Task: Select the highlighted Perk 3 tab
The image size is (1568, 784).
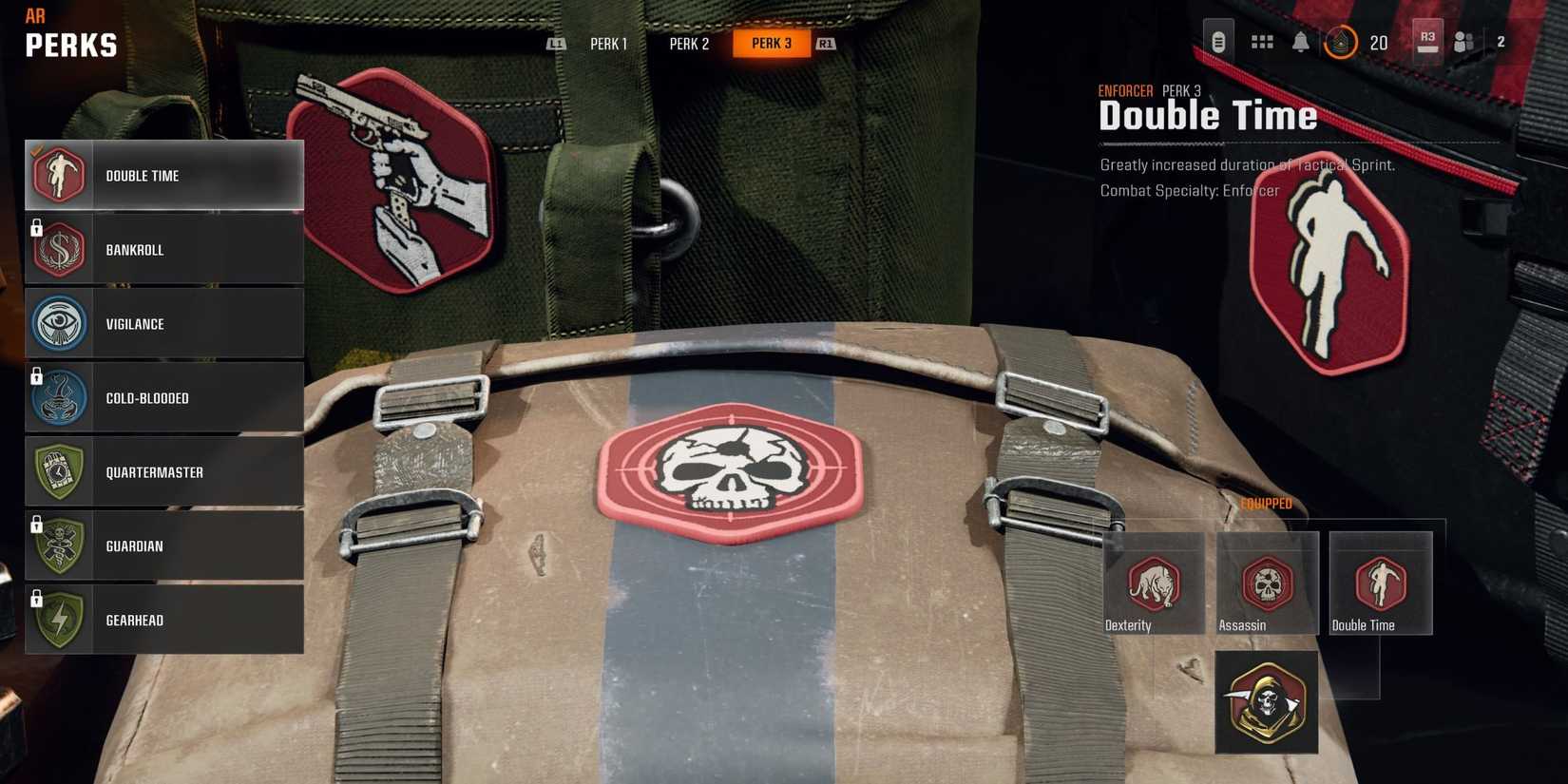Action: (772, 43)
